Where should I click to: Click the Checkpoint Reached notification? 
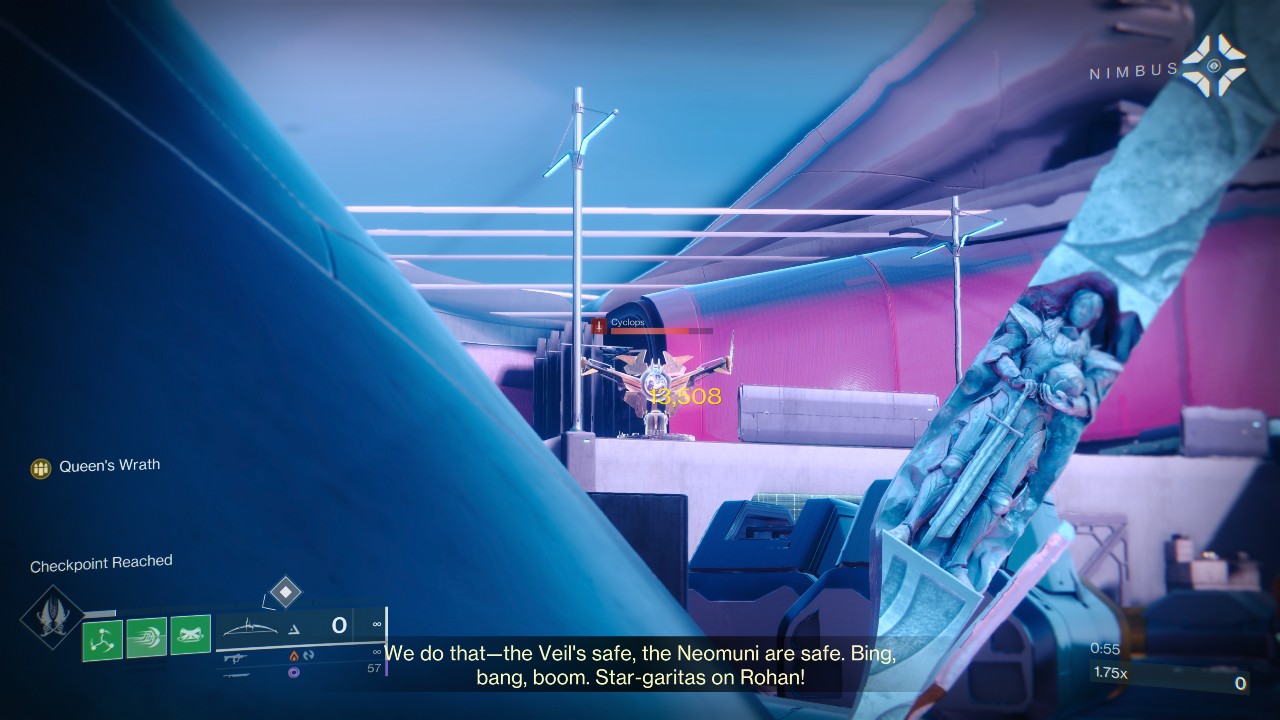100,562
